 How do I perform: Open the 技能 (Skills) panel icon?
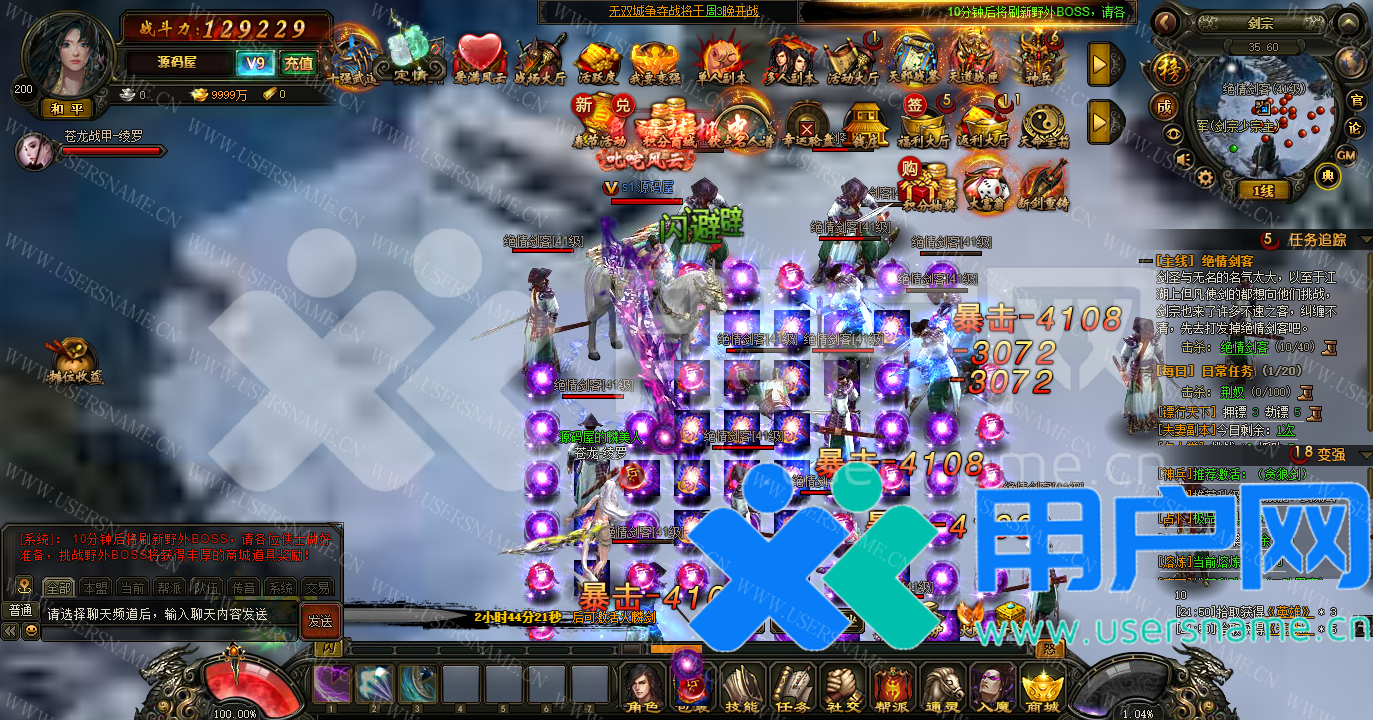click(740, 688)
